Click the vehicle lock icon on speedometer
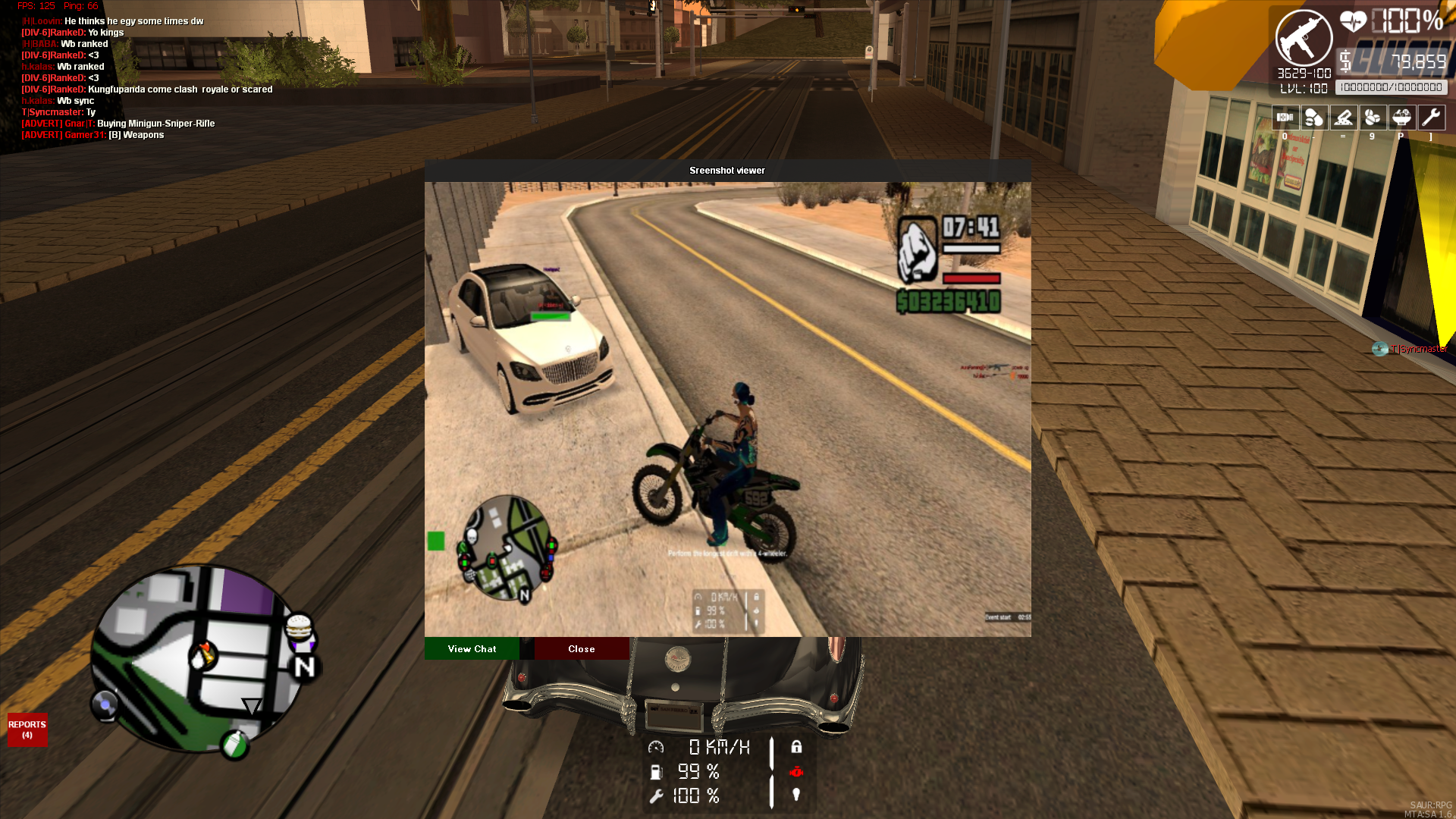 tap(796, 747)
